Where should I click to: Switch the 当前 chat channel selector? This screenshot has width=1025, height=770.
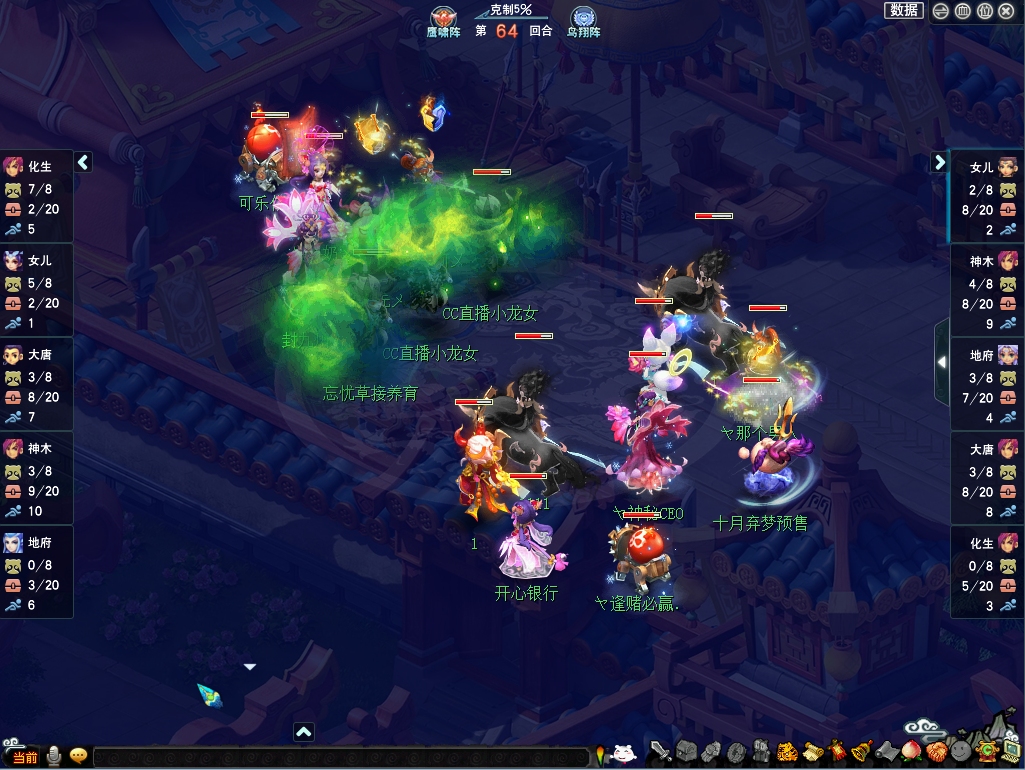tap(25, 757)
